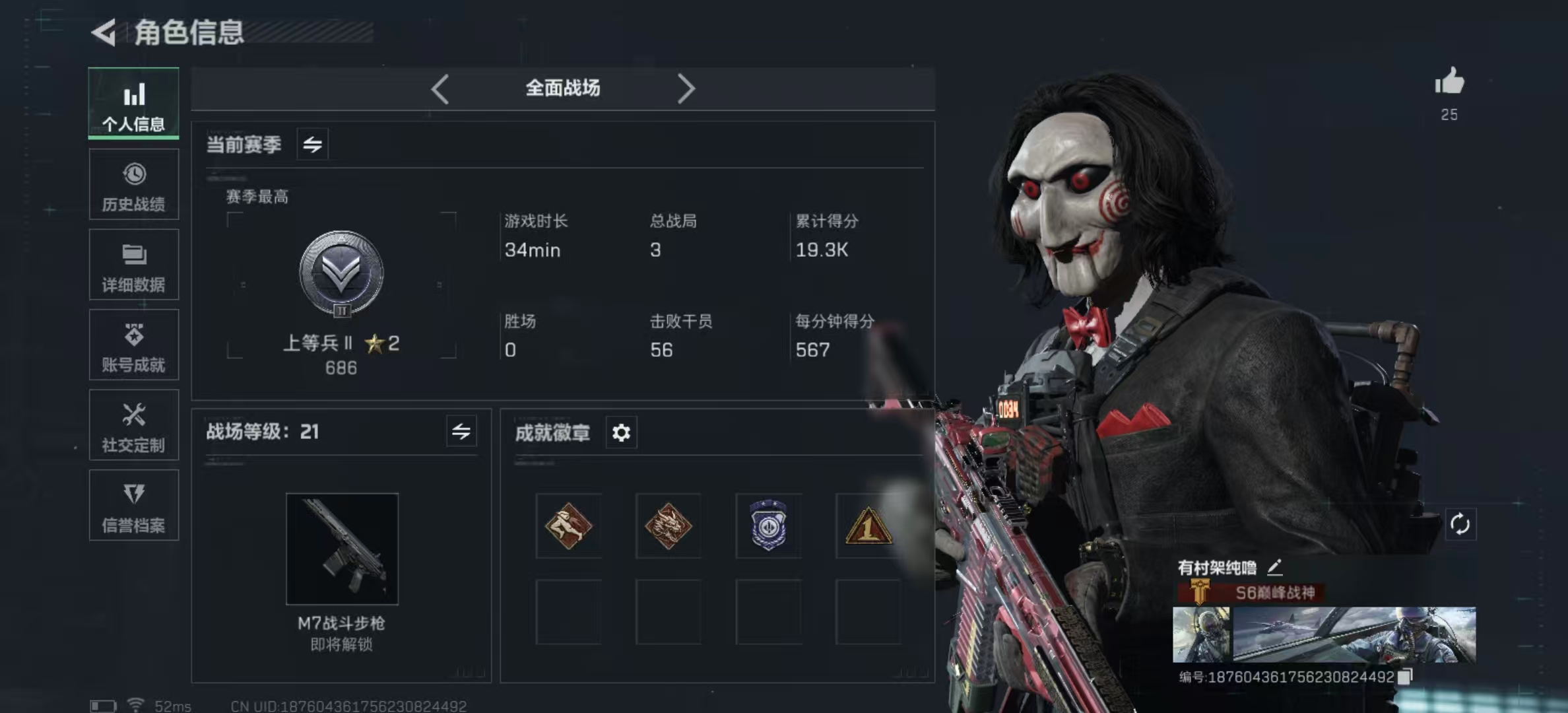Toggle the 当前赛季 season display mode
Image resolution: width=1568 pixels, height=713 pixels.
(x=311, y=143)
